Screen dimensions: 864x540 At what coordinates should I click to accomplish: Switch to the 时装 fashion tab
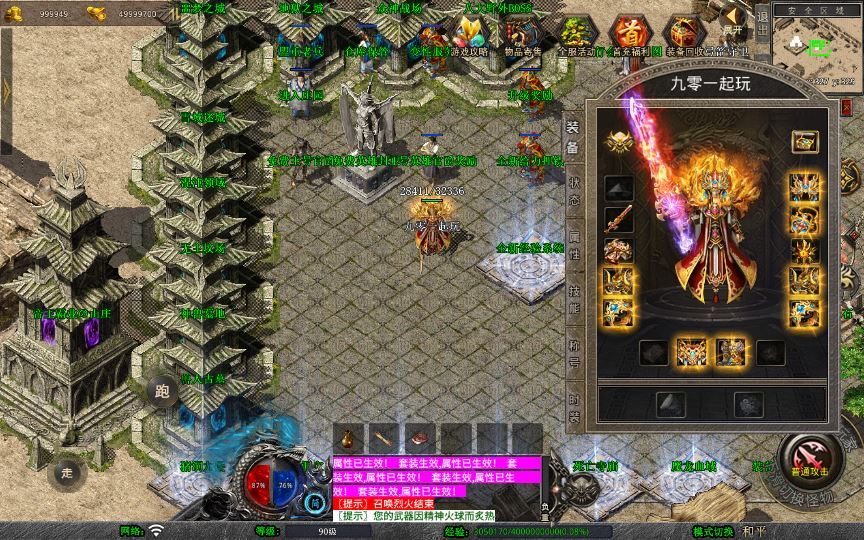click(574, 410)
